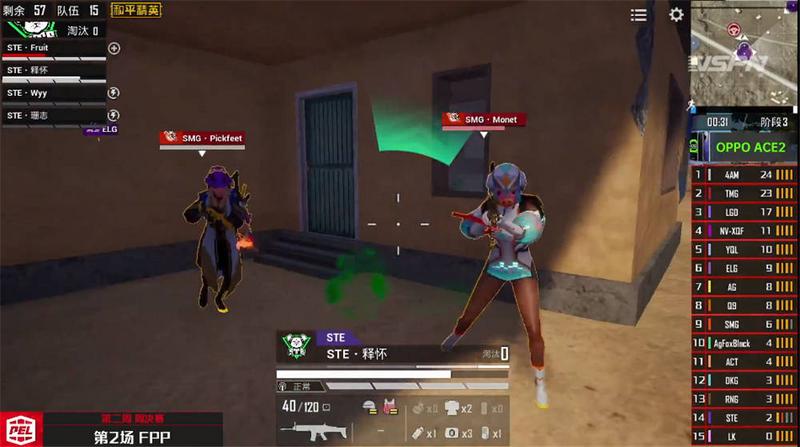Click the plus icon beside STE·Fruit
This screenshot has width=800, height=447.
click(x=114, y=48)
